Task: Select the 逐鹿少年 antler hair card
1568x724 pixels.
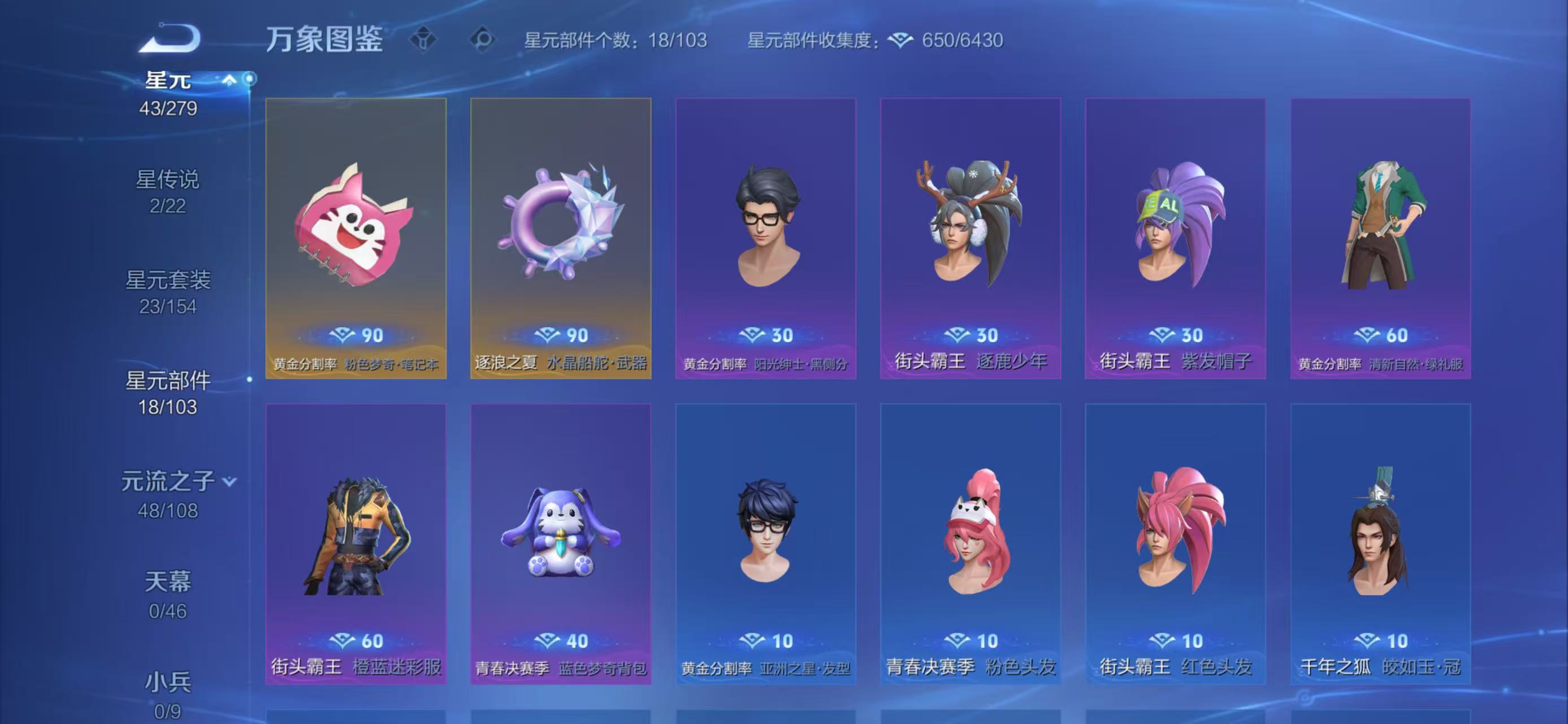Action: 971,238
